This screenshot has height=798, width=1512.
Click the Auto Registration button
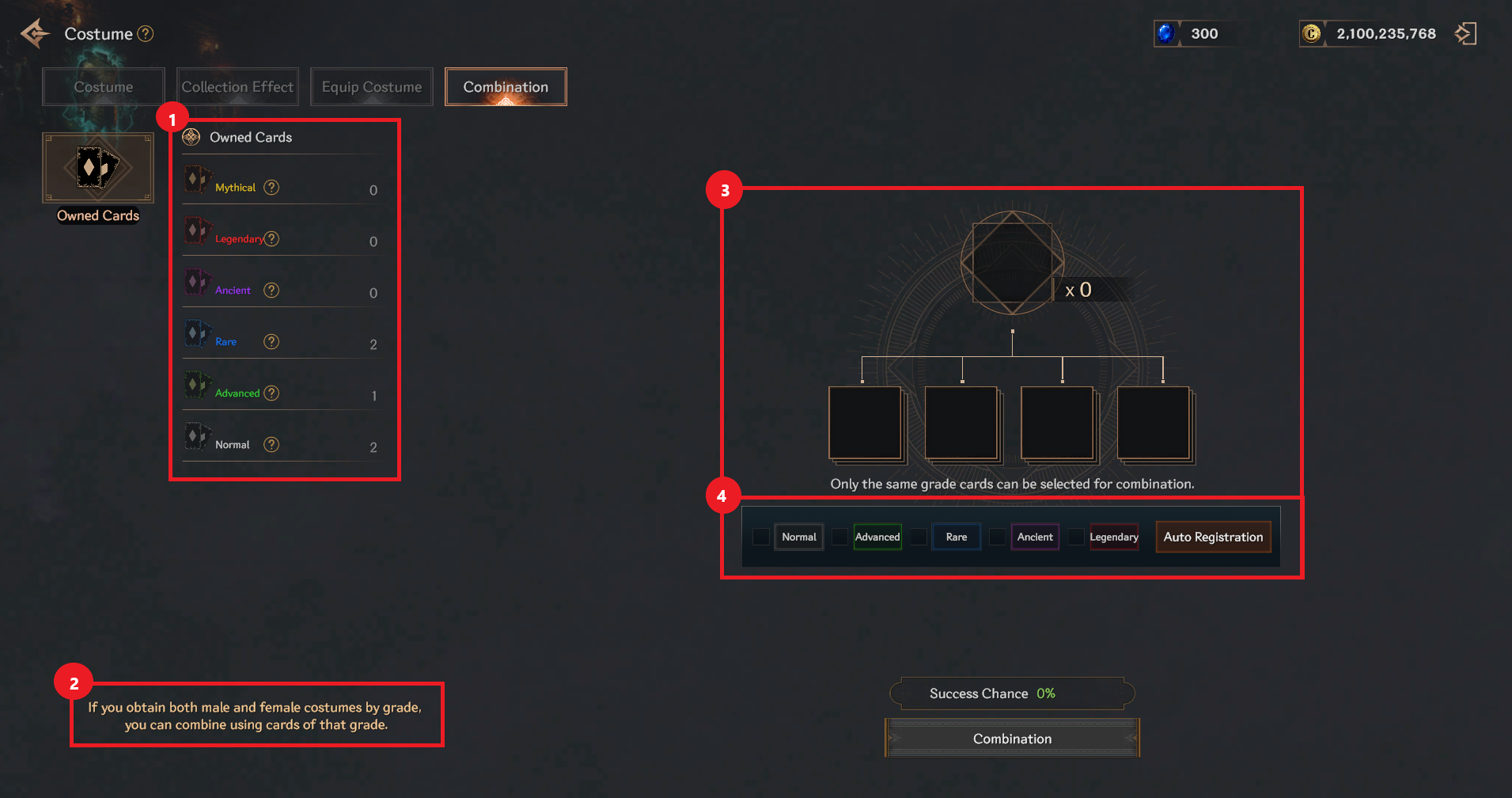click(1213, 537)
